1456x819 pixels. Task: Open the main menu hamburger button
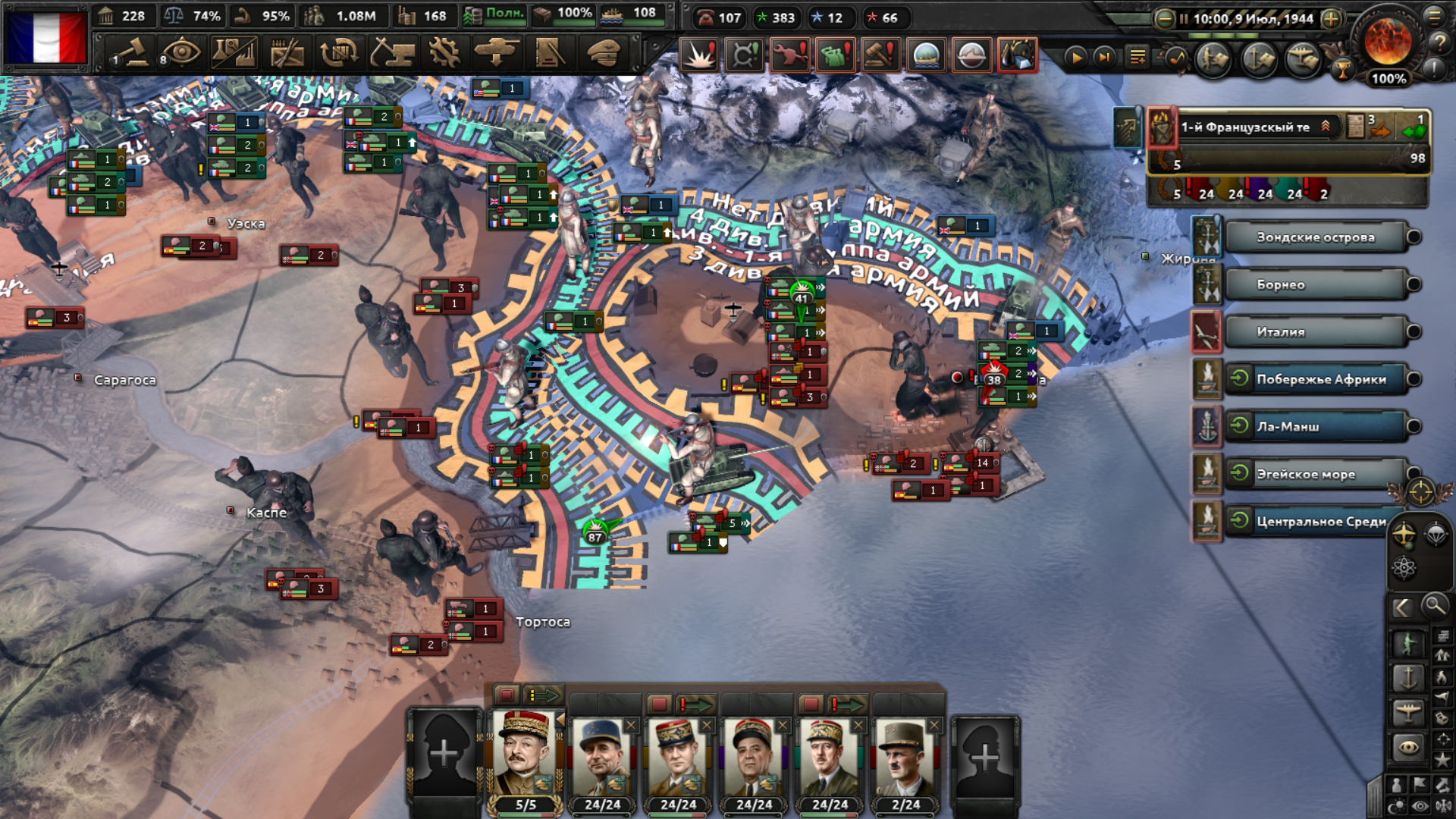[x=1434, y=15]
